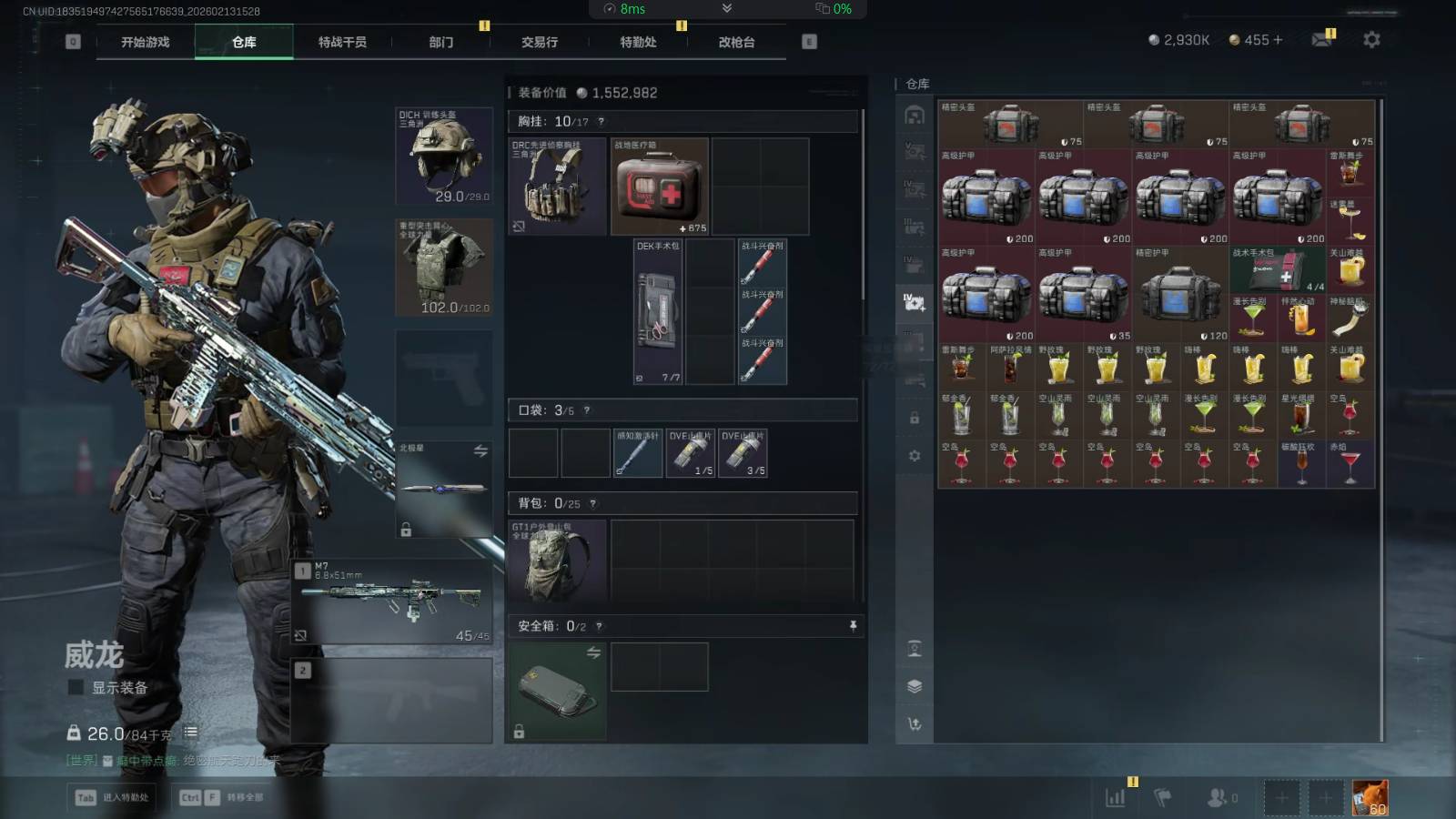Viewport: 1456px width, 819px height.
Task: Open the 特战干员 tab
Action: point(342,42)
